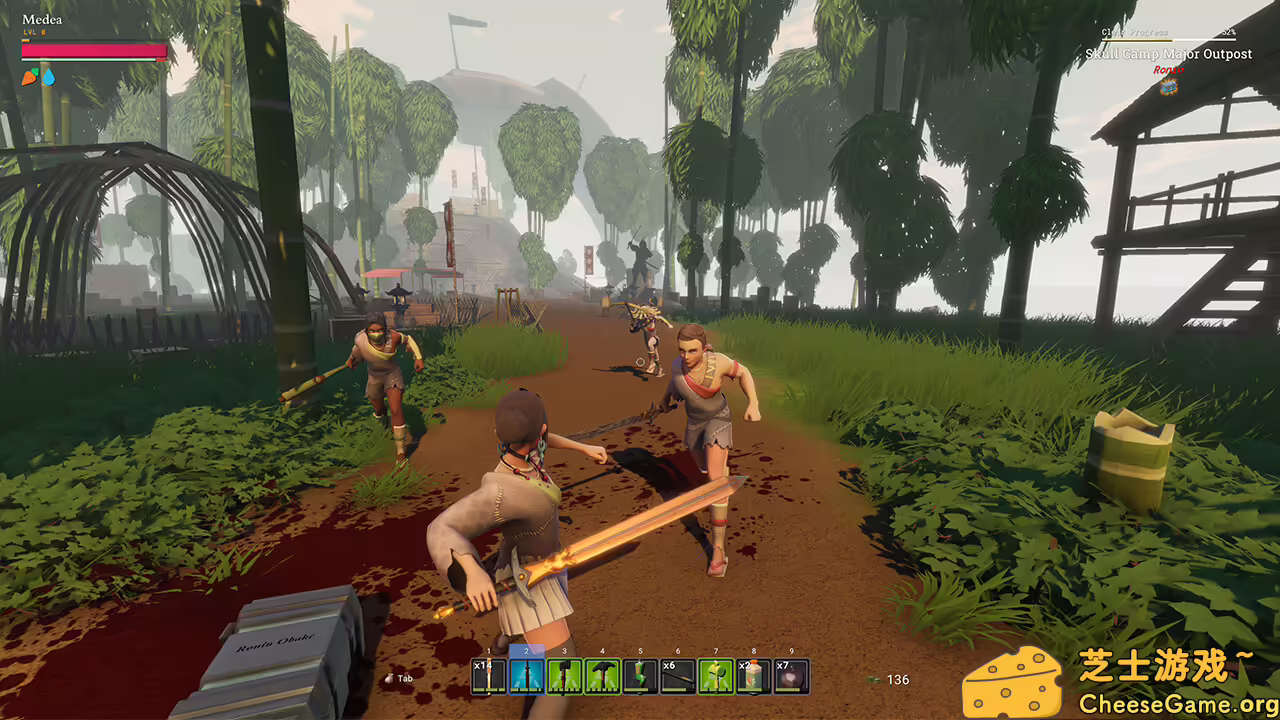The height and width of the screenshot is (720, 1280).
Task: Use the x2 orange-capped bottle in slot 8
Action: 753,677
